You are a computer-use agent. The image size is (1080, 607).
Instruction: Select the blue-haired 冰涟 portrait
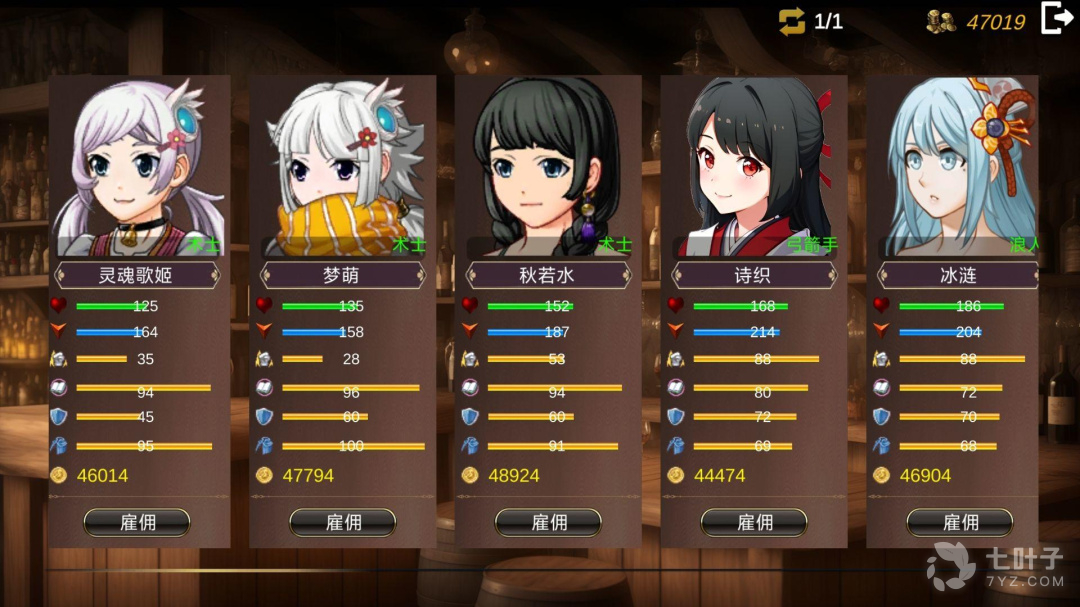click(960, 166)
